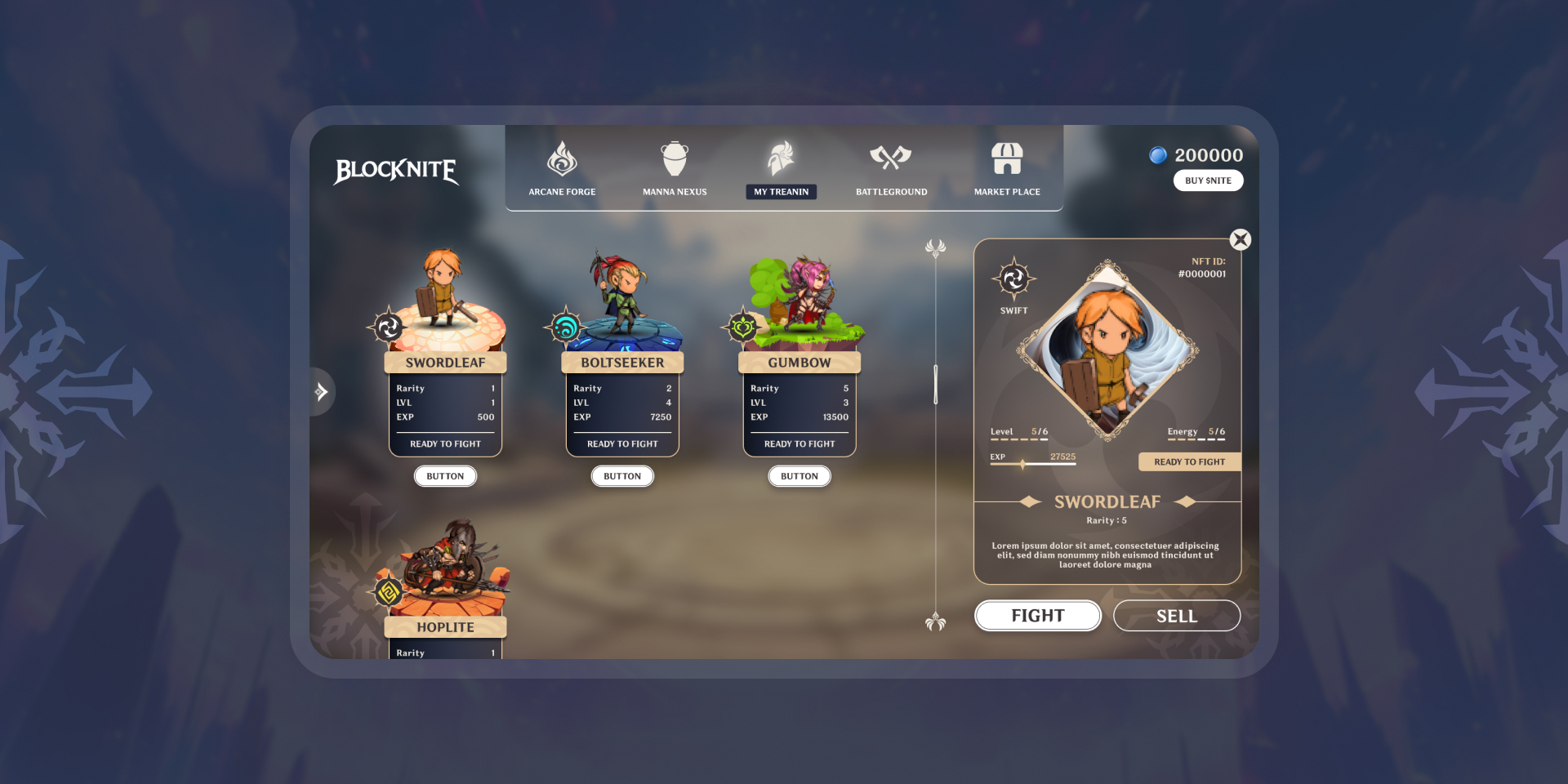Viewport: 1568px width, 784px height.
Task: Click the button under Gumbow card
Action: pos(800,476)
